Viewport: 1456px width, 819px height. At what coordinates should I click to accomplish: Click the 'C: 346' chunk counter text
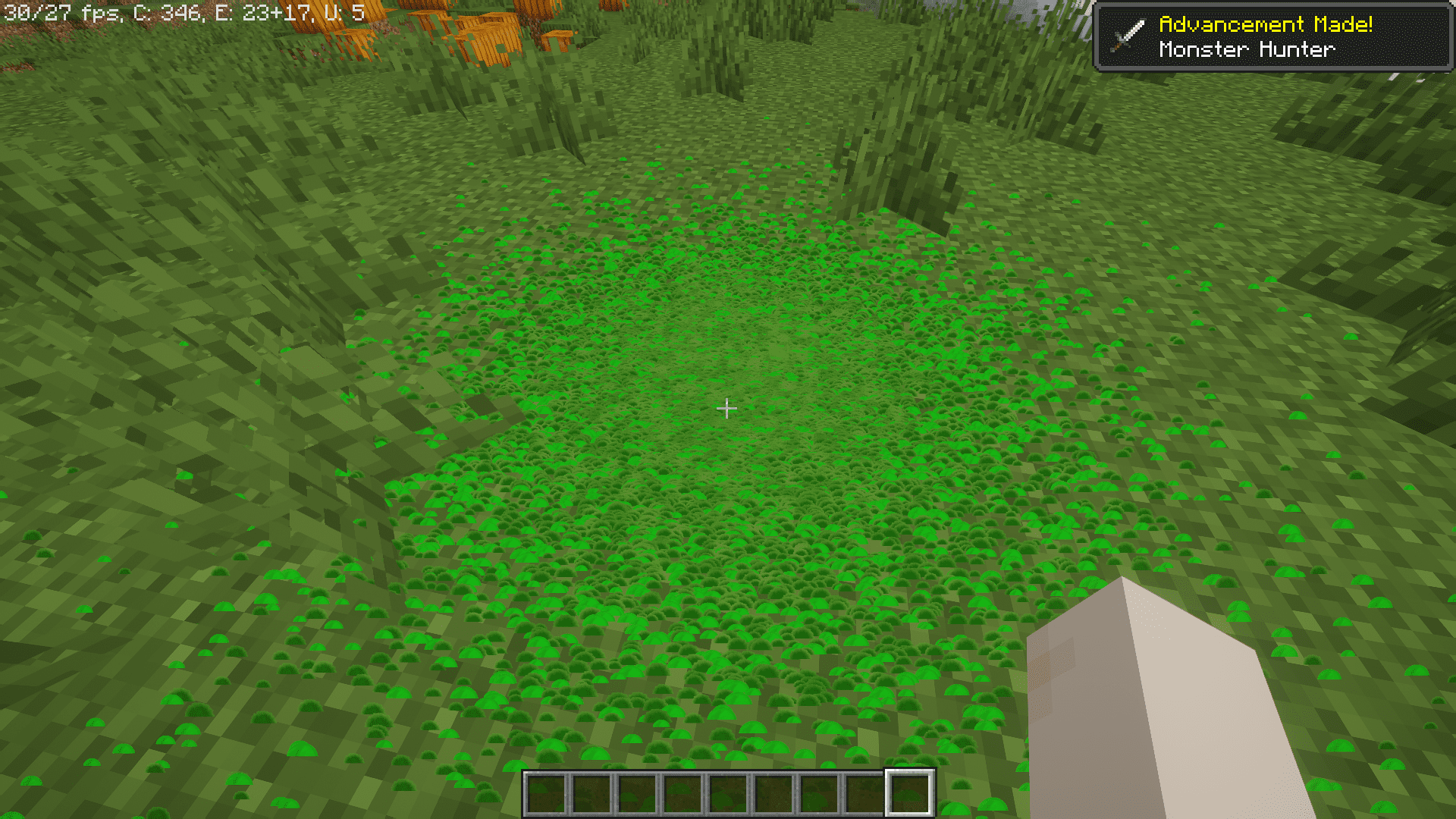(x=161, y=12)
